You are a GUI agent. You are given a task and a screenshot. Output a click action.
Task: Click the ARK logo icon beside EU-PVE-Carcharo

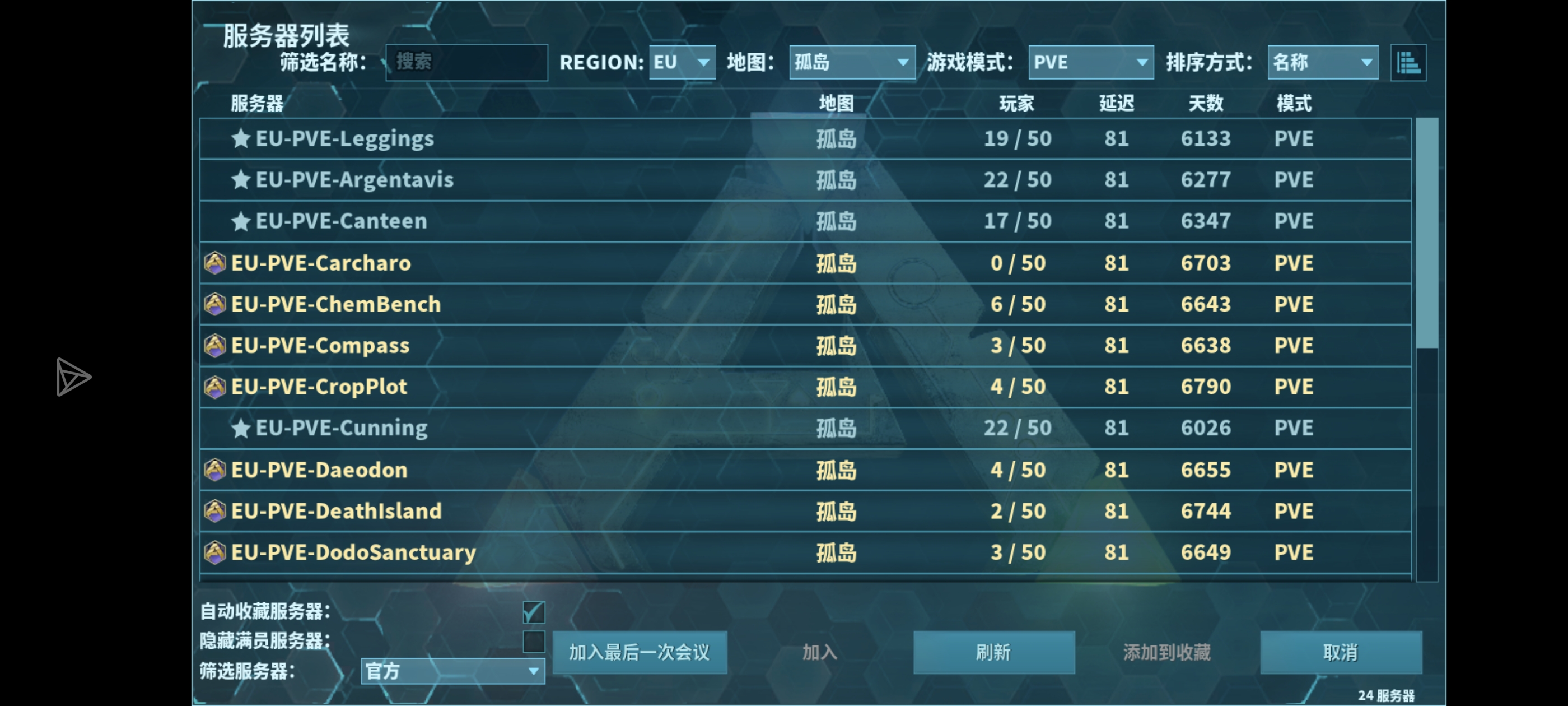[214, 263]
